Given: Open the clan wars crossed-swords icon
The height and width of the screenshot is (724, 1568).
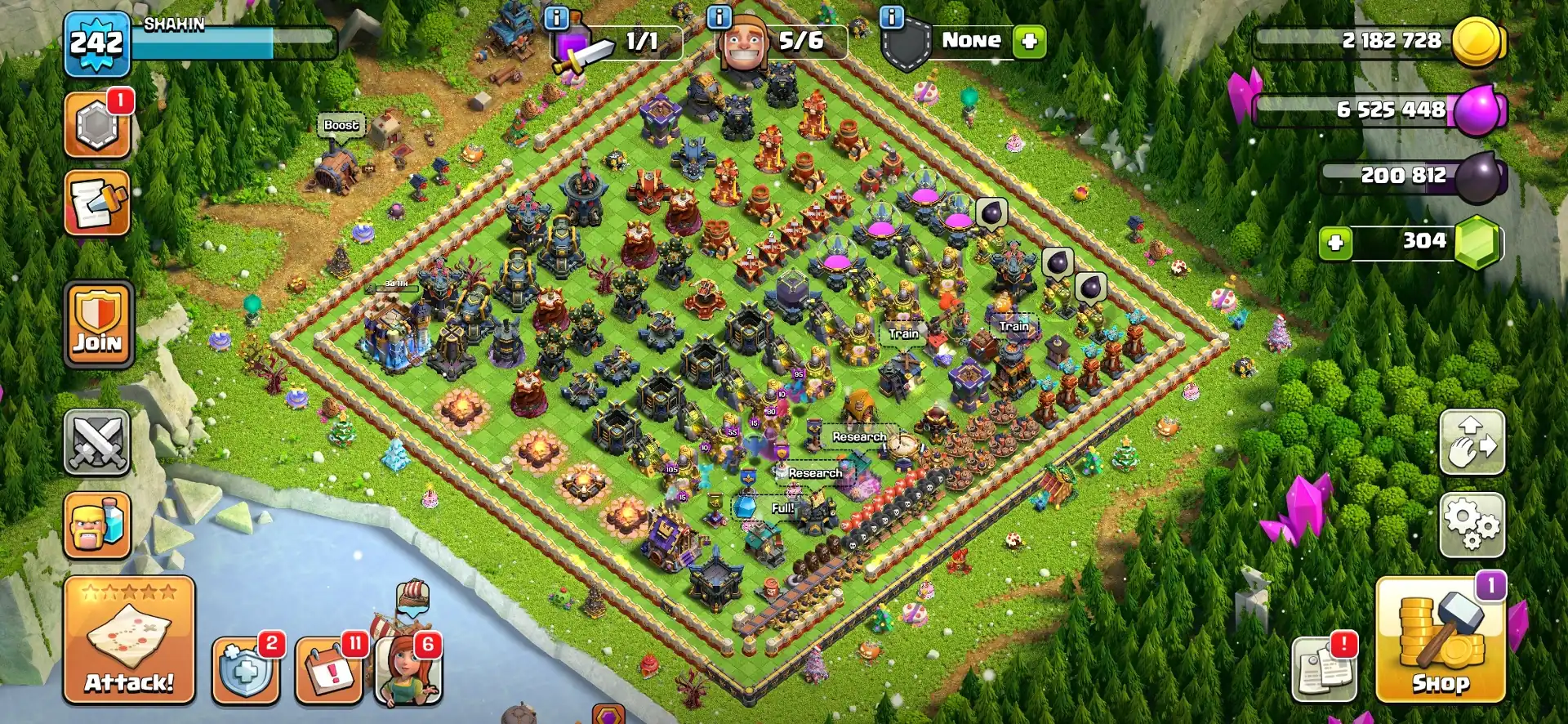Looking at the screenshot, I should coord(97,442).
